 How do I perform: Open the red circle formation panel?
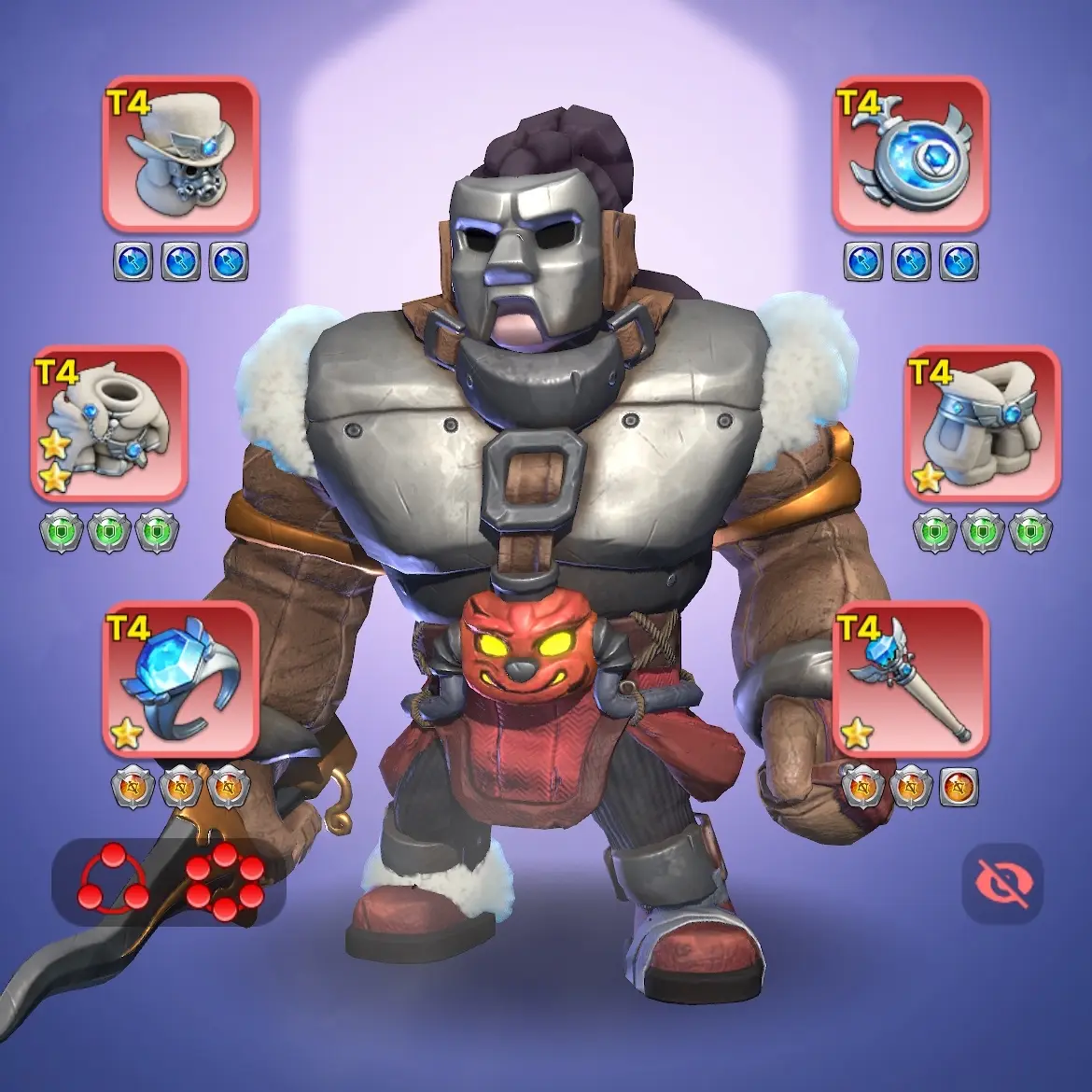169,882
